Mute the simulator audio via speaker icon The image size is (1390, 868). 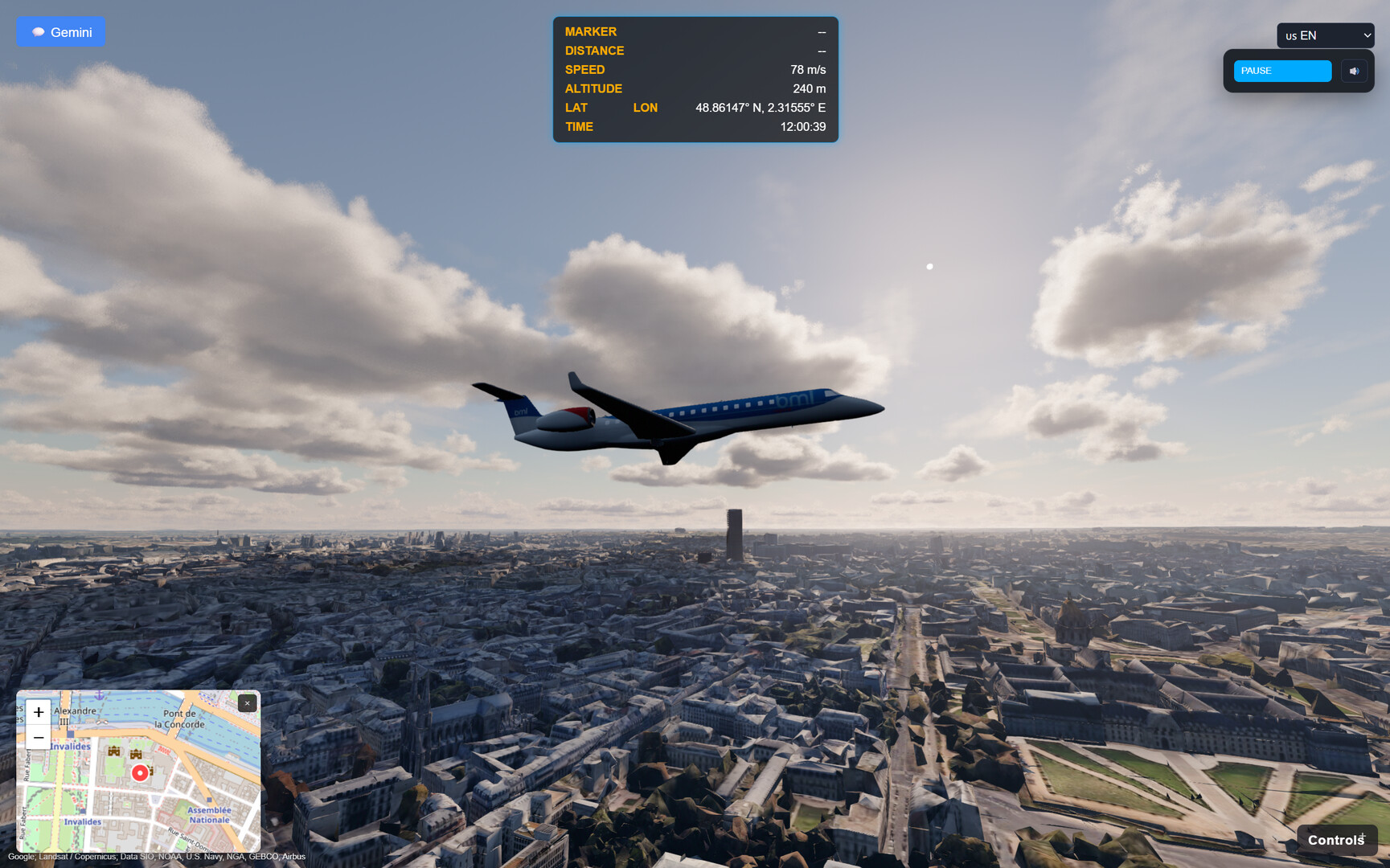pyautogui.click(x=1354, y=71)
